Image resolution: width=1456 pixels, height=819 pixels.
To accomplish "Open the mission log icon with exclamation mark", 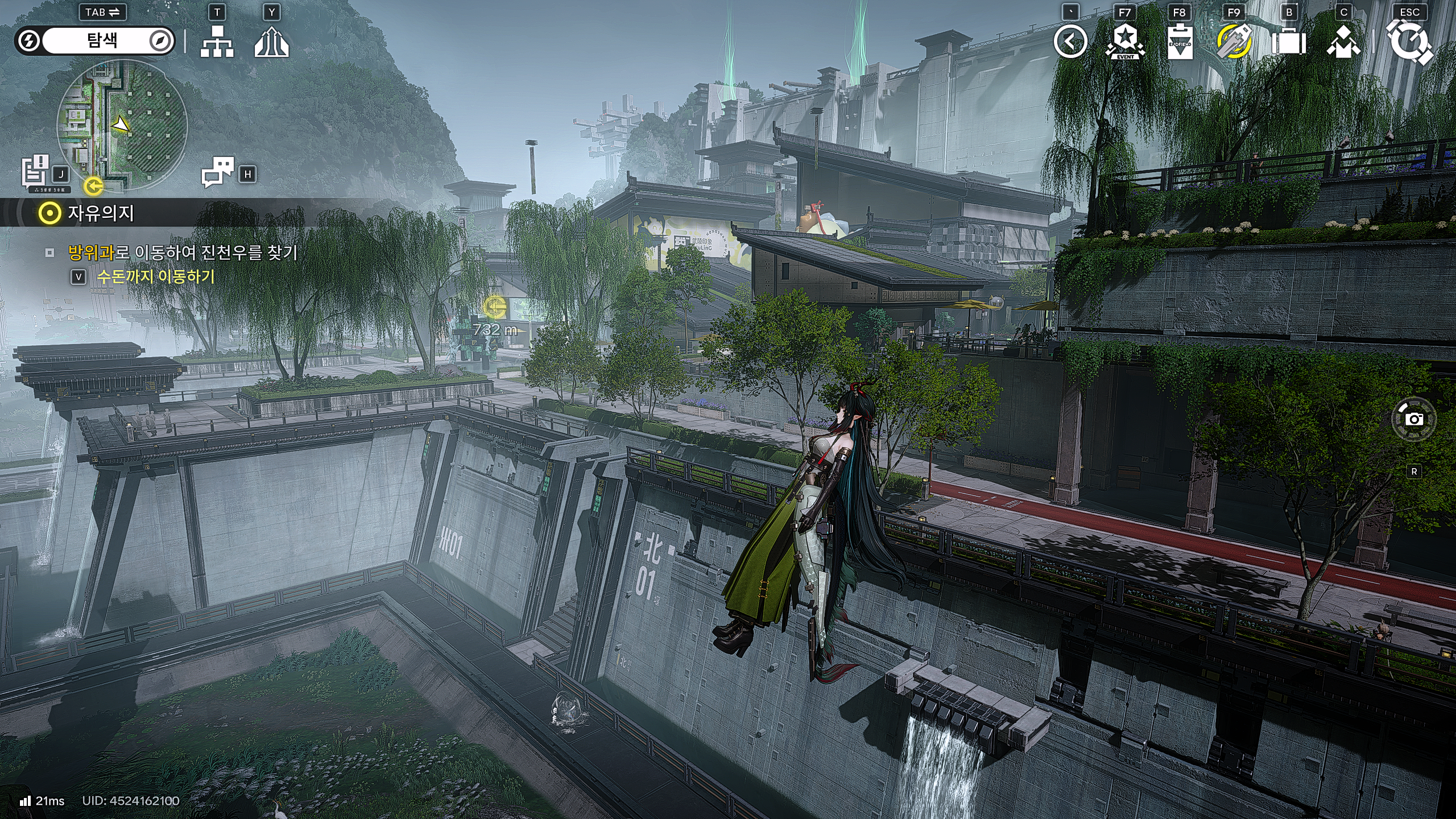I will 35,169.
